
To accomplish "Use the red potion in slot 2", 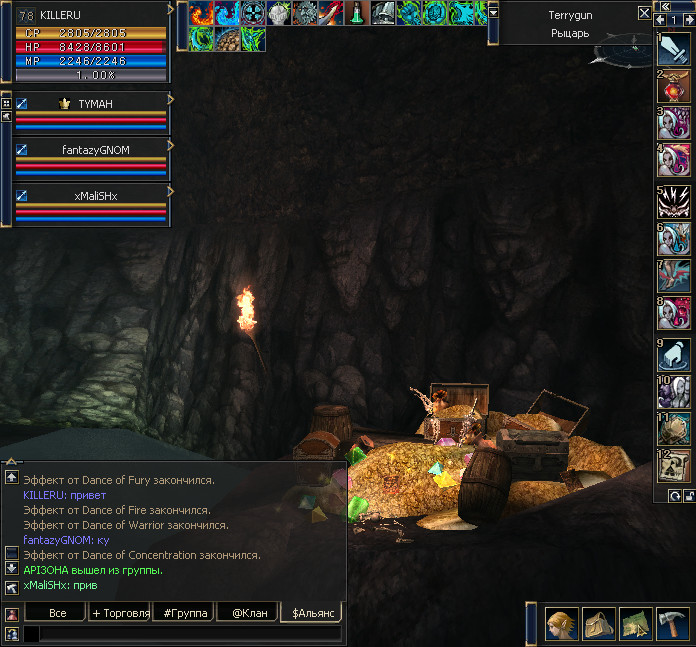I will pos(673,87).
